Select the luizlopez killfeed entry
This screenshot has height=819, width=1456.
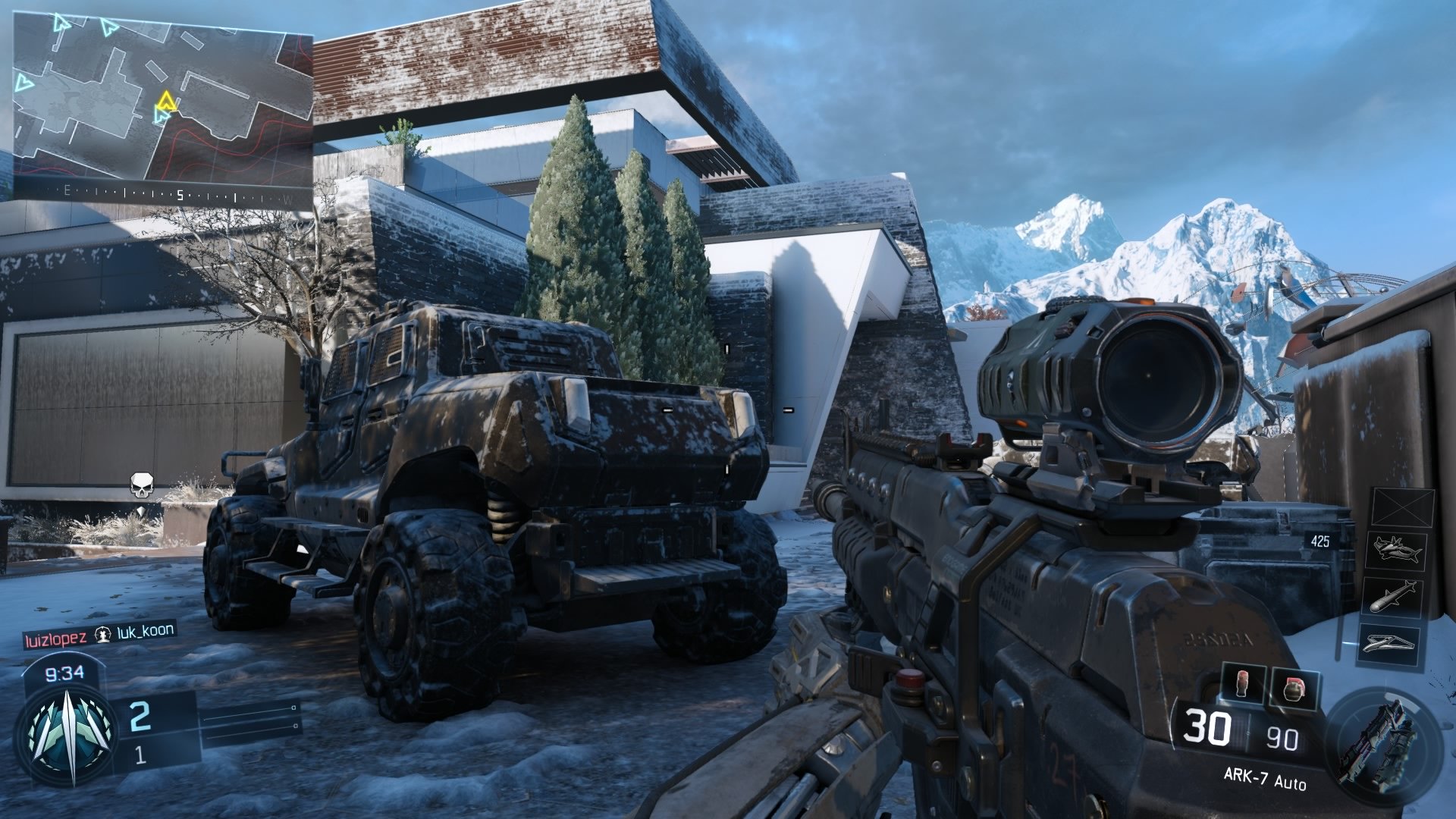pos(55,639)
